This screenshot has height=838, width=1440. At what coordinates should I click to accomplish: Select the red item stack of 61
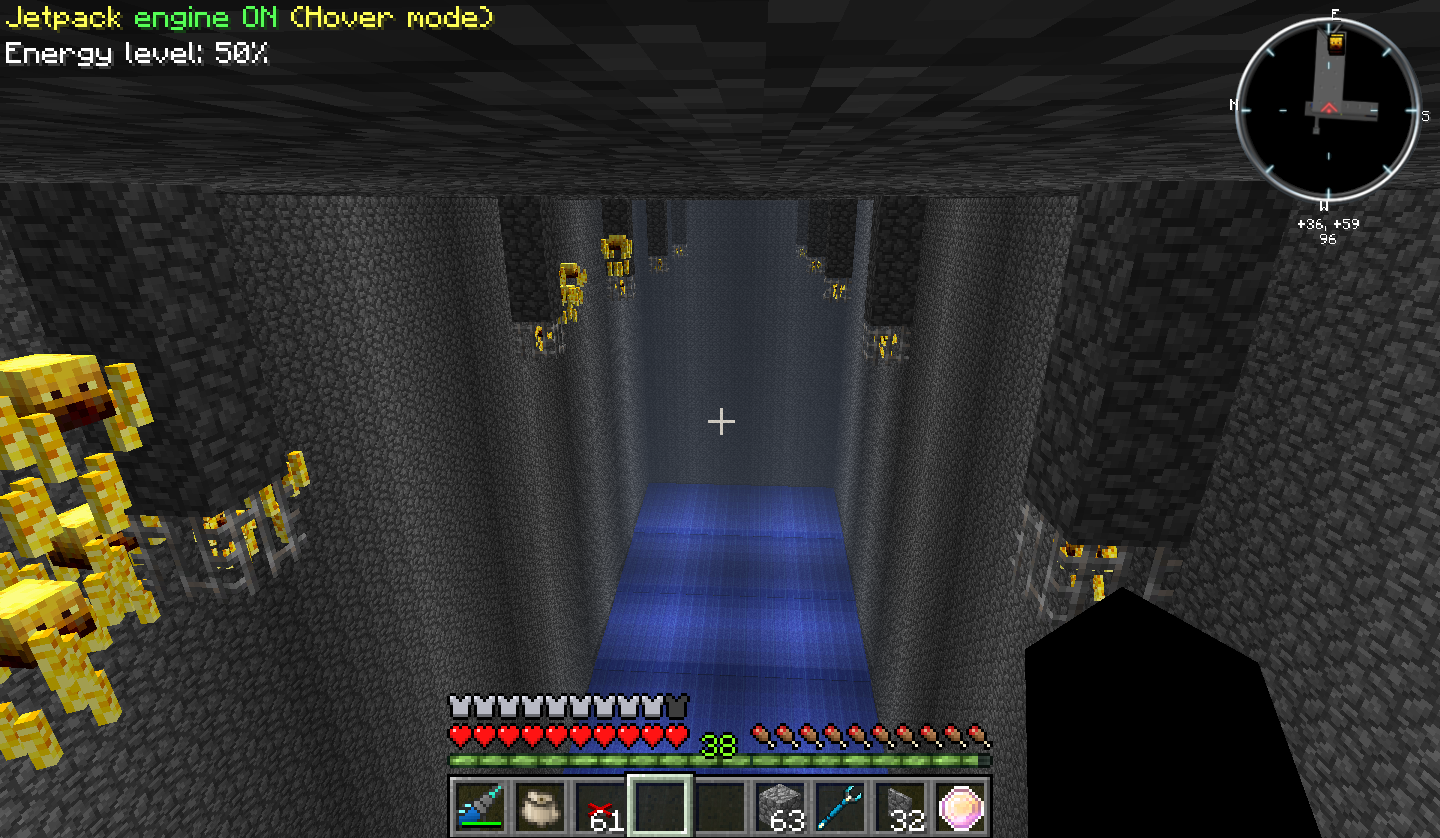600,806
